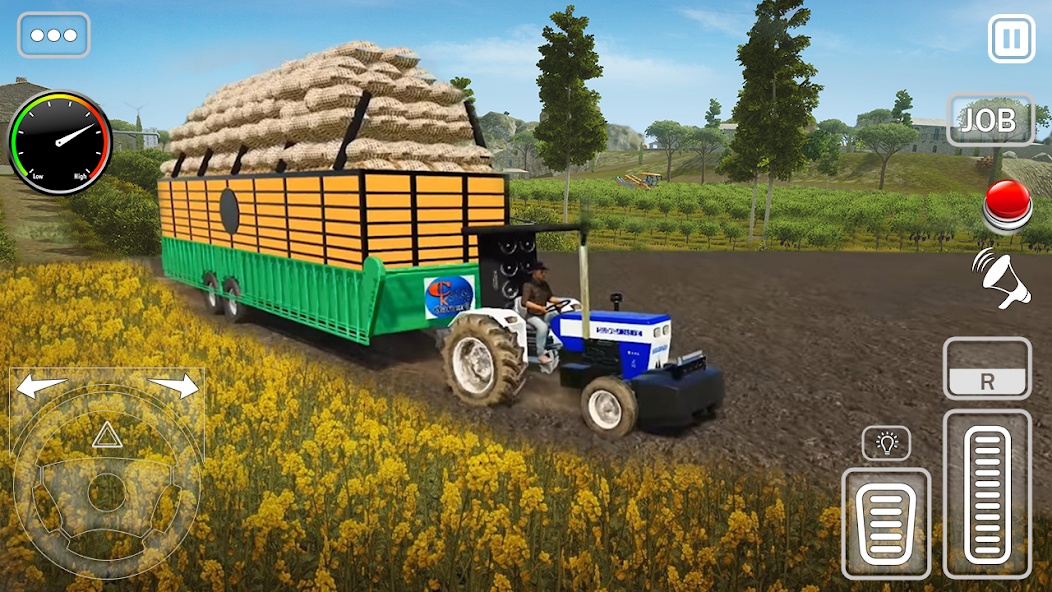1052x592 pixels.
Task: Open the three-dot options menu
Action: pyautogui.click(x=54, y=35)
